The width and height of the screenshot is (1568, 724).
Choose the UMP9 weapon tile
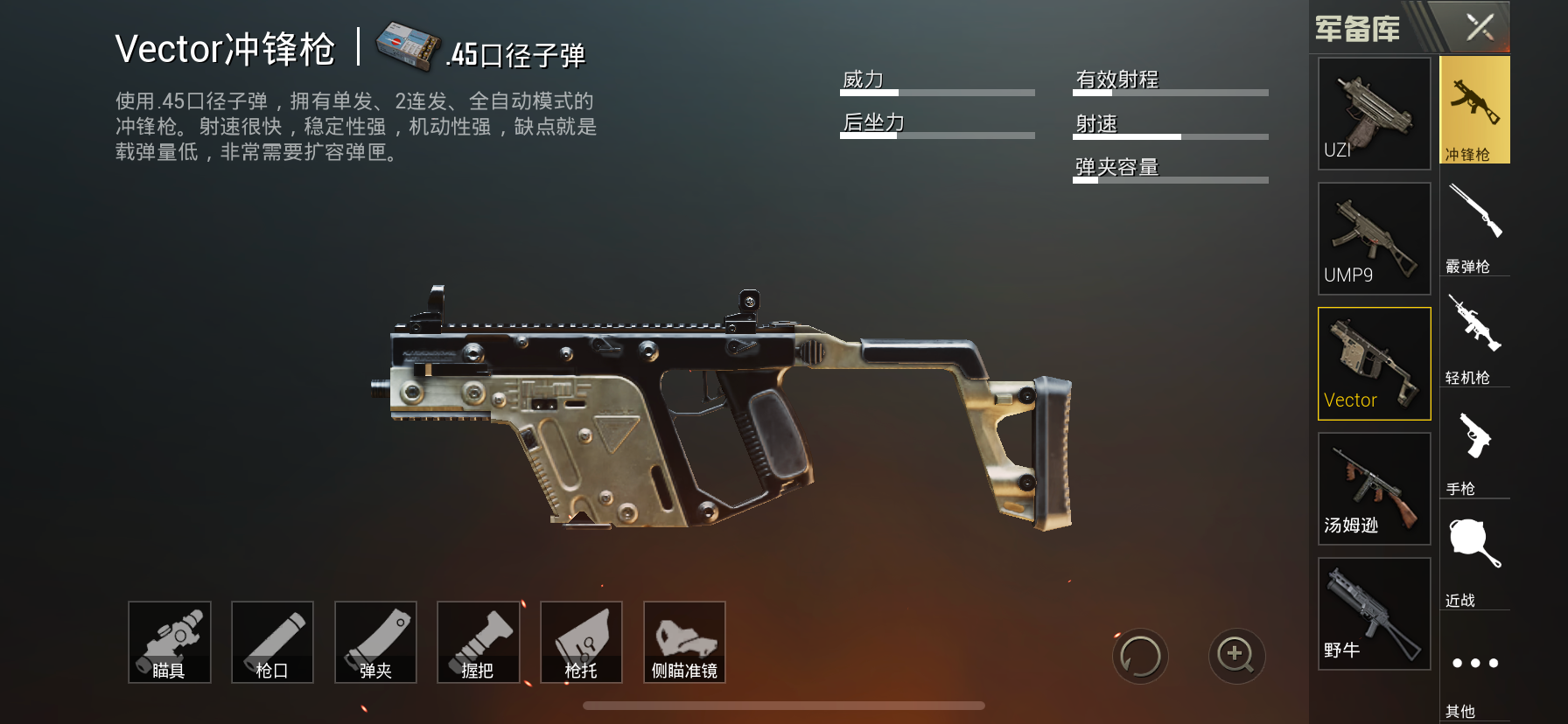click(1374, 239)
